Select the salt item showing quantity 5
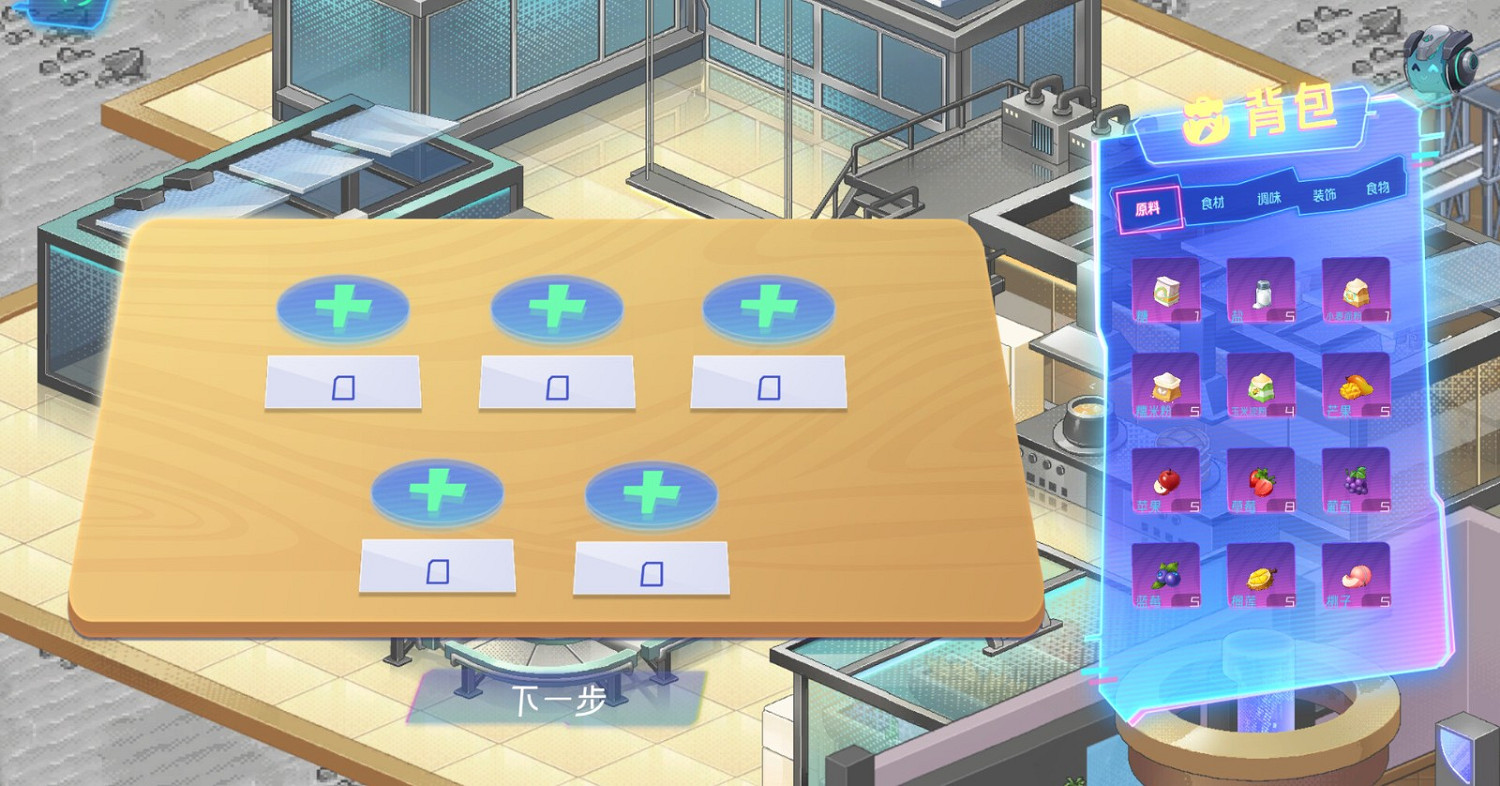Viewport: 1500px width, 786px height. coord(1262,290)
